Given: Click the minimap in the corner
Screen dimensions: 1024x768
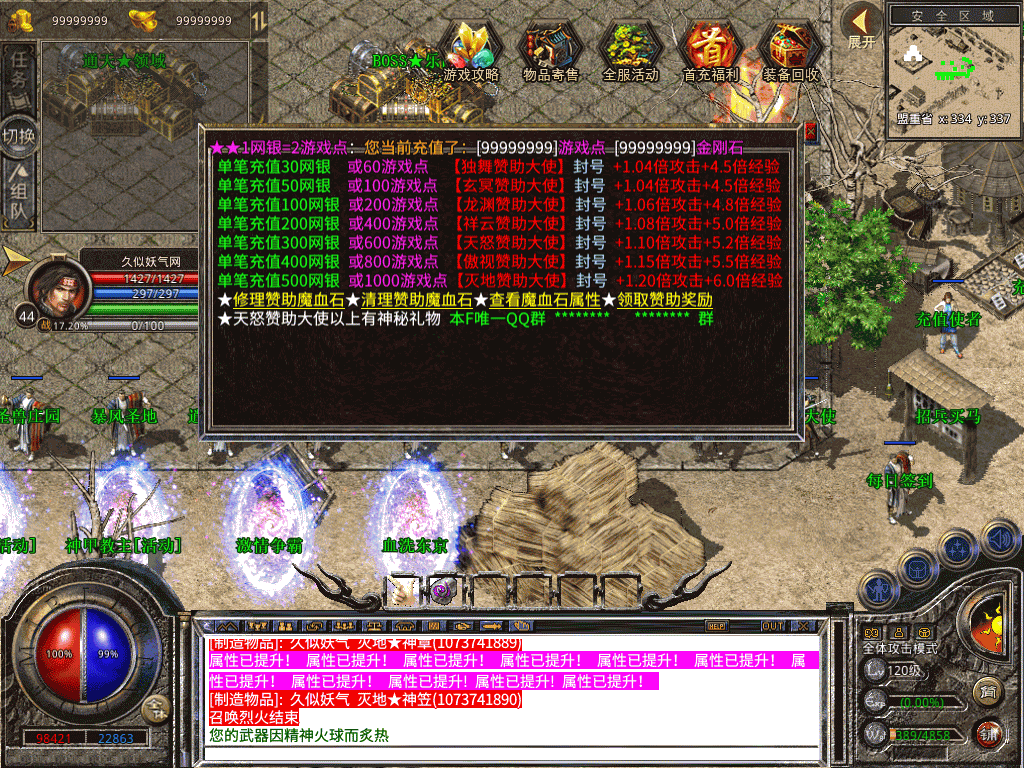Looking at the screenshot, I should point(950,66).
